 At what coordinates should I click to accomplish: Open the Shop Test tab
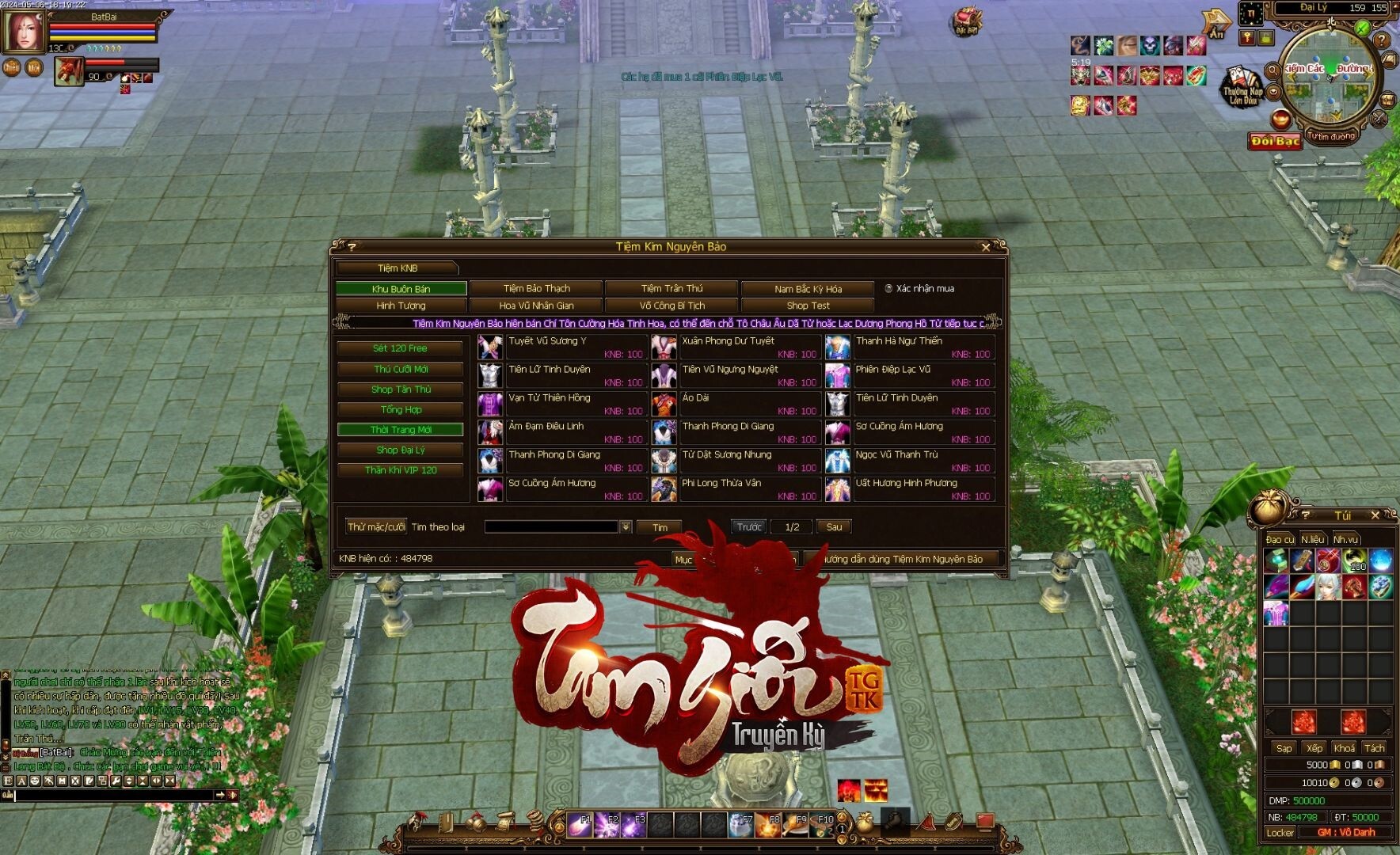(808, 306)
